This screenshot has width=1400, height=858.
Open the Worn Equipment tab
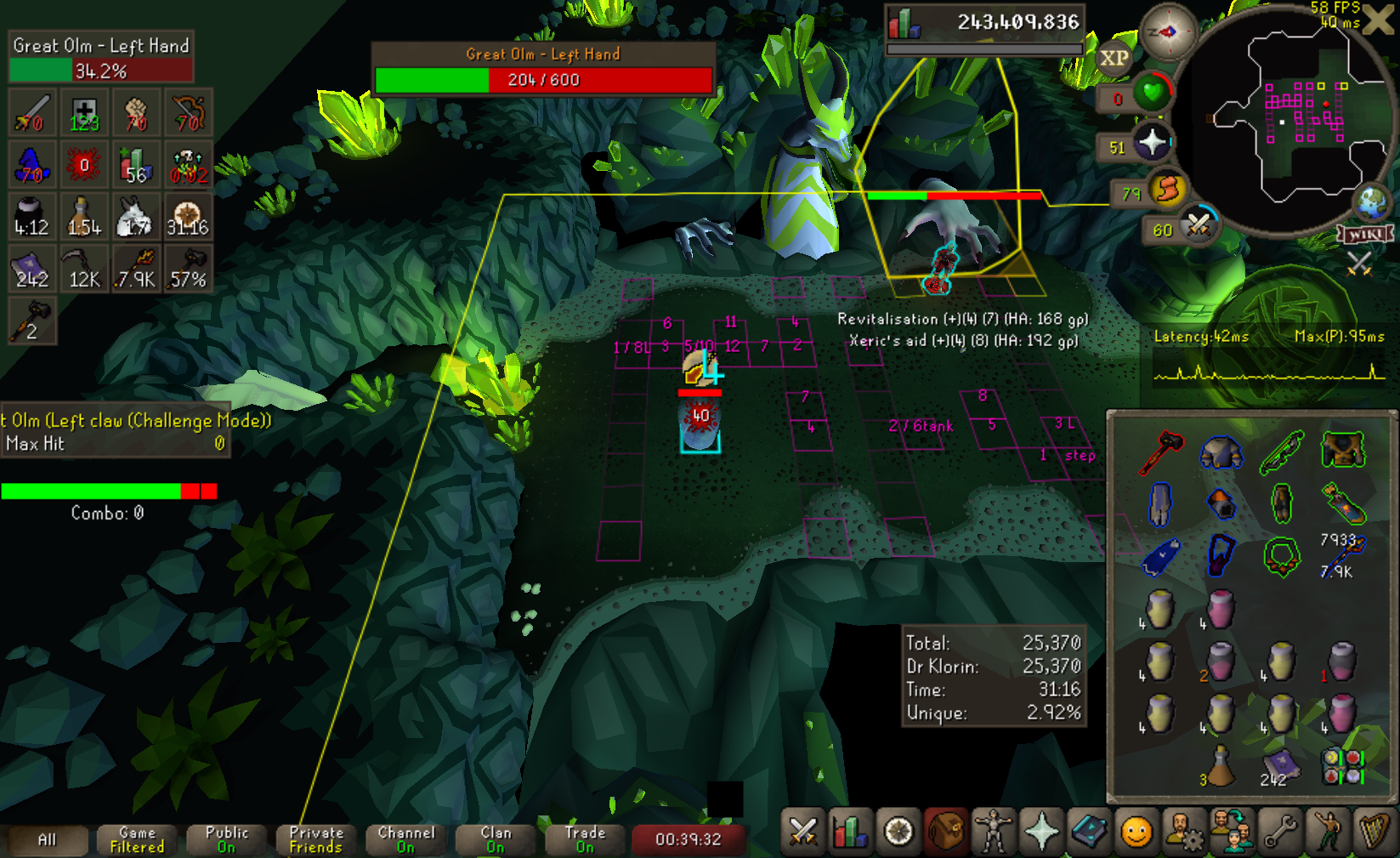click(993, 832)
